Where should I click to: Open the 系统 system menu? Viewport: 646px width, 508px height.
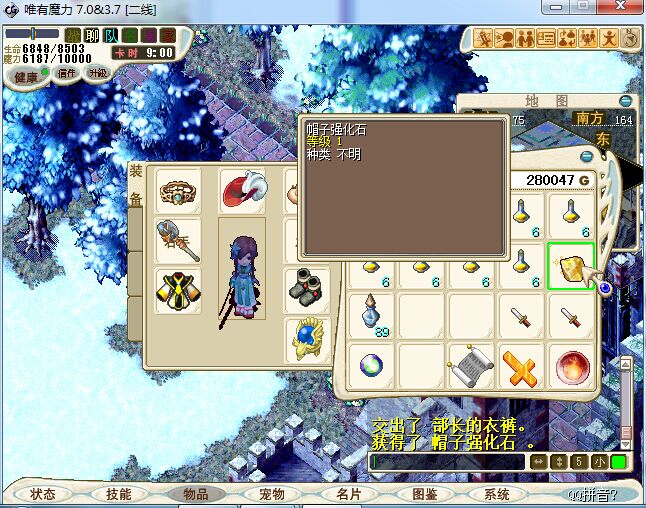[x=497, y=493]
